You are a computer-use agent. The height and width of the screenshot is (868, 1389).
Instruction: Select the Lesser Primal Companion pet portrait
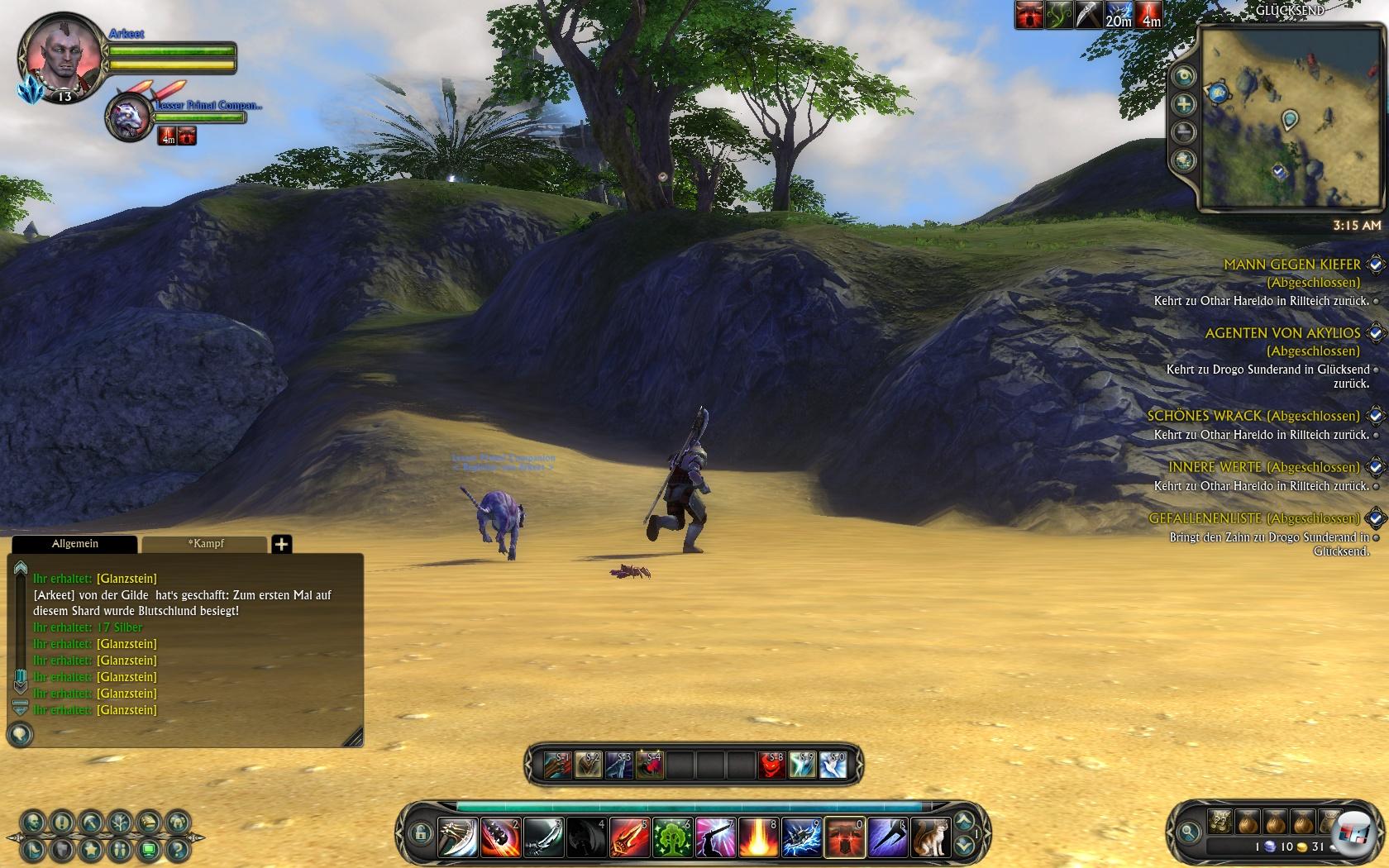pos(129,117)
